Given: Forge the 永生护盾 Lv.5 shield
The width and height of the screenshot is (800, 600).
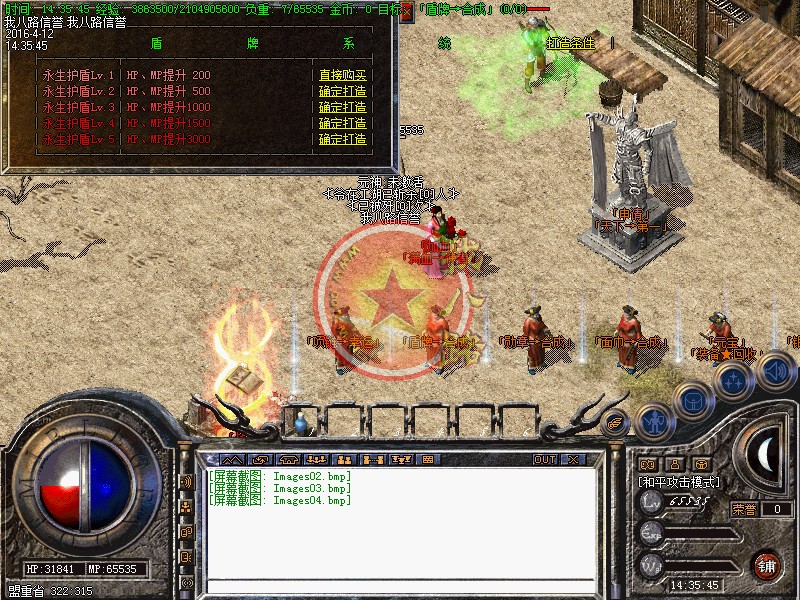Looking at the screenshot, I should (343, 139).
